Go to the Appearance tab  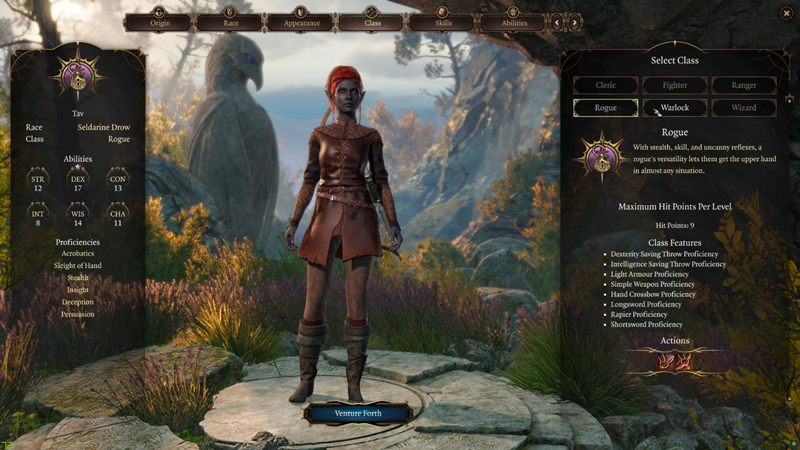click(301, 21)
